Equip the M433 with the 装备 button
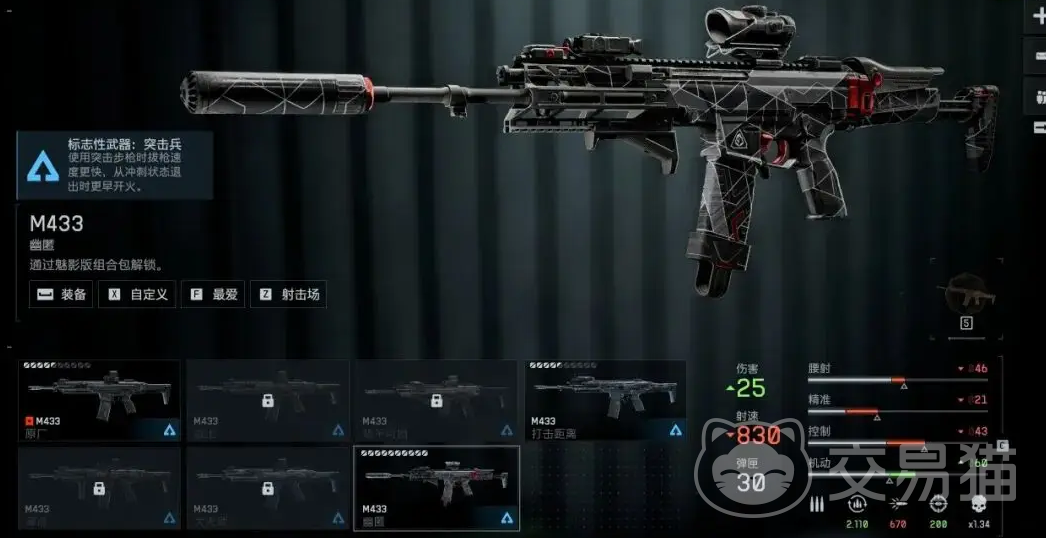This screenshot has width=1046, height=538. 61,294
